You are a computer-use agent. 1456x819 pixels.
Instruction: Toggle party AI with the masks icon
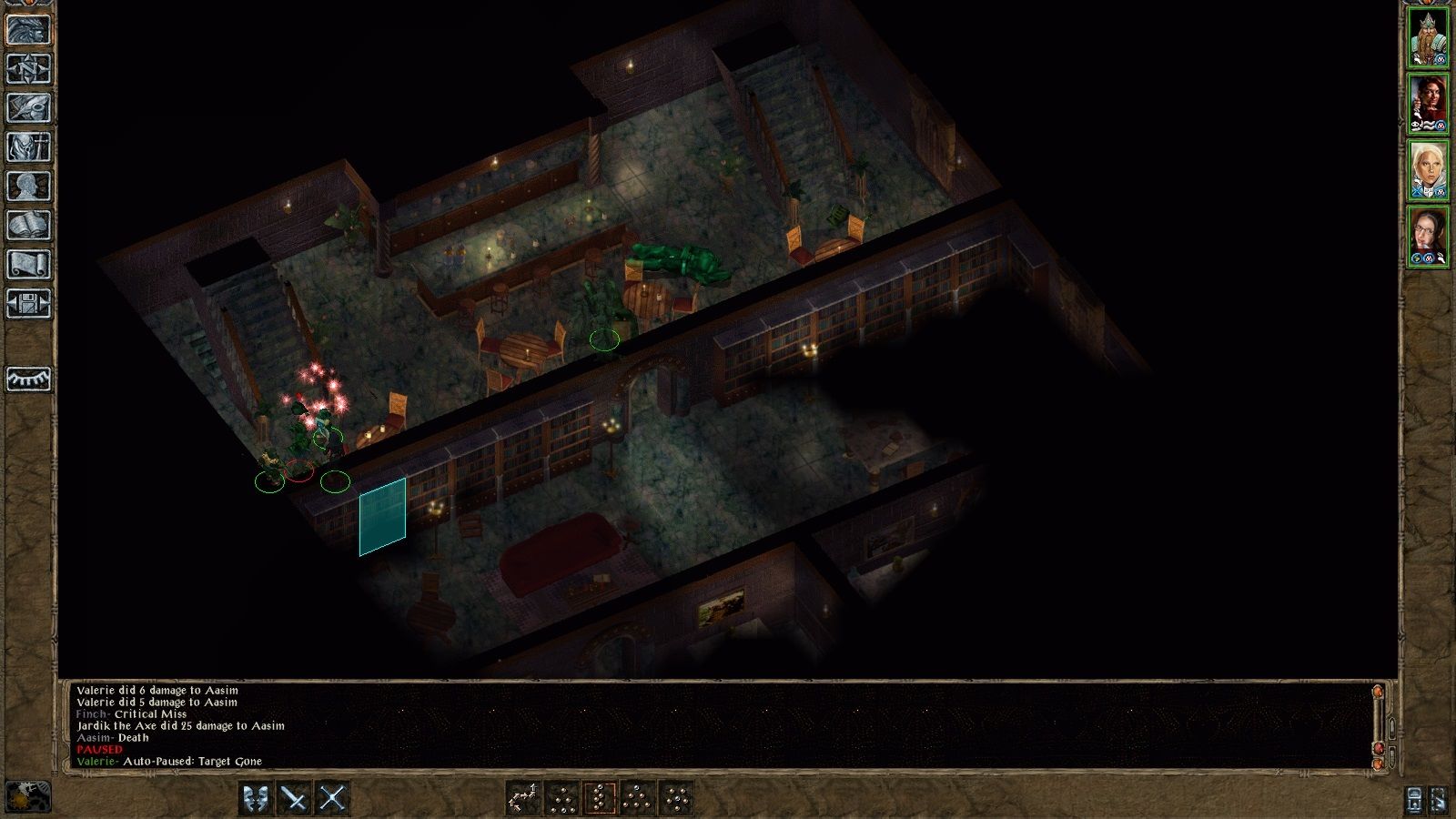pyautogui.click(x=255, y=799)
